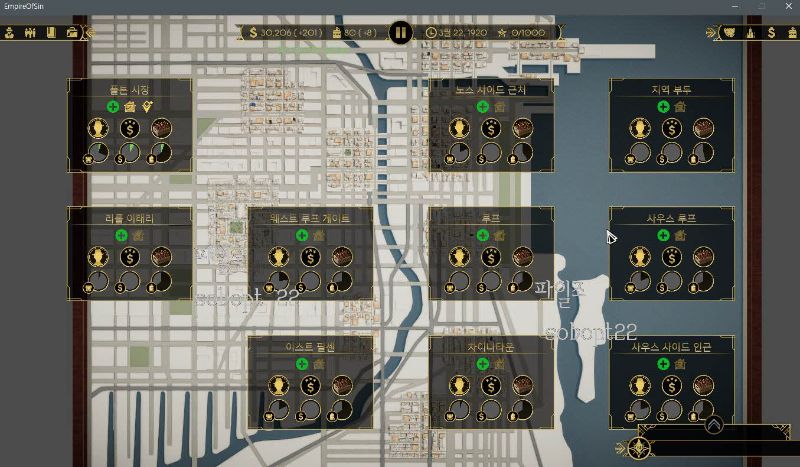Click the green plus in 노스 사이드 근처 panel

[x=483, y=106]
